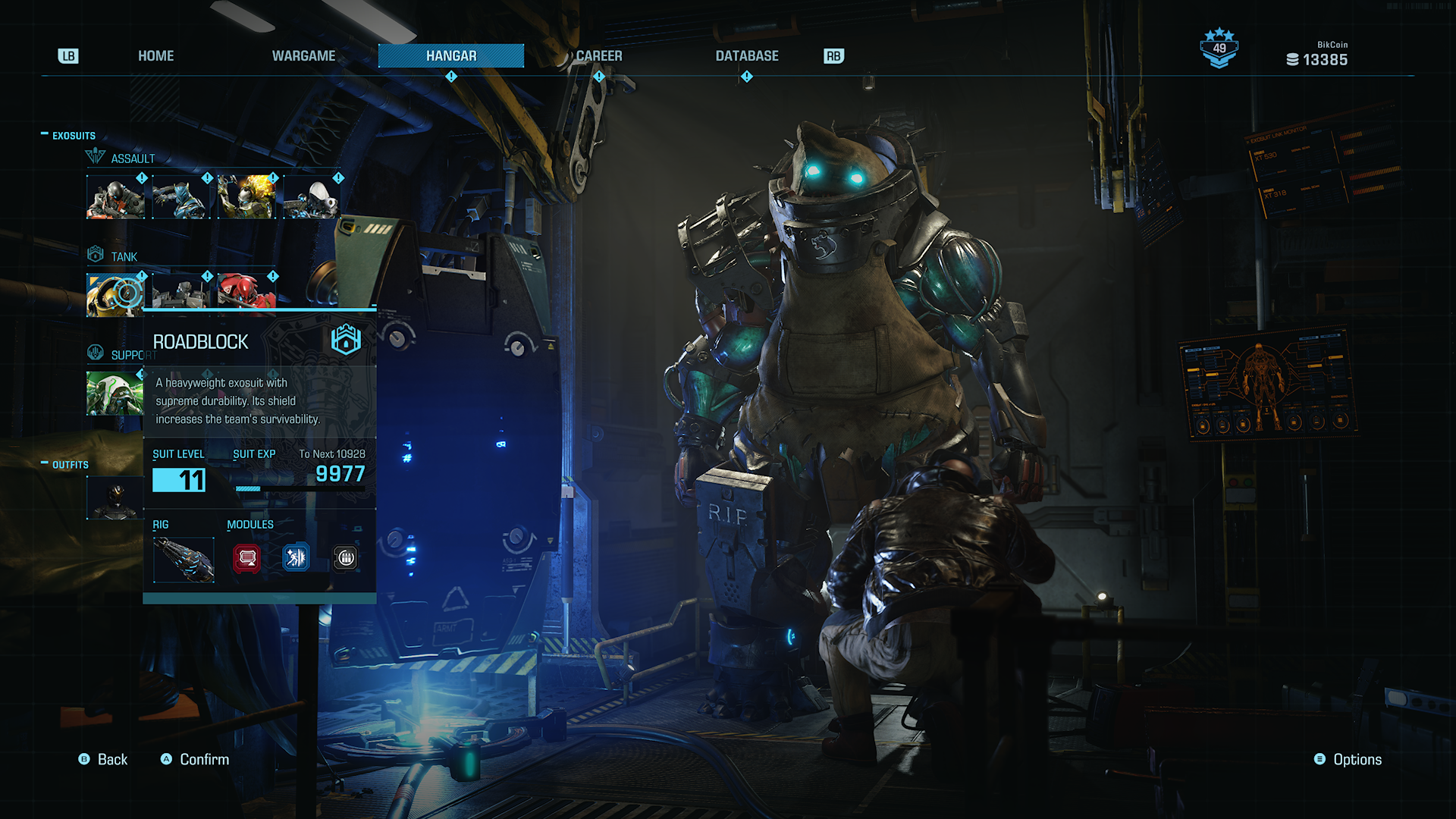Select the green-white support exosuit thumbnail
Screen dimensions: 1456x819
coord(115,393)
